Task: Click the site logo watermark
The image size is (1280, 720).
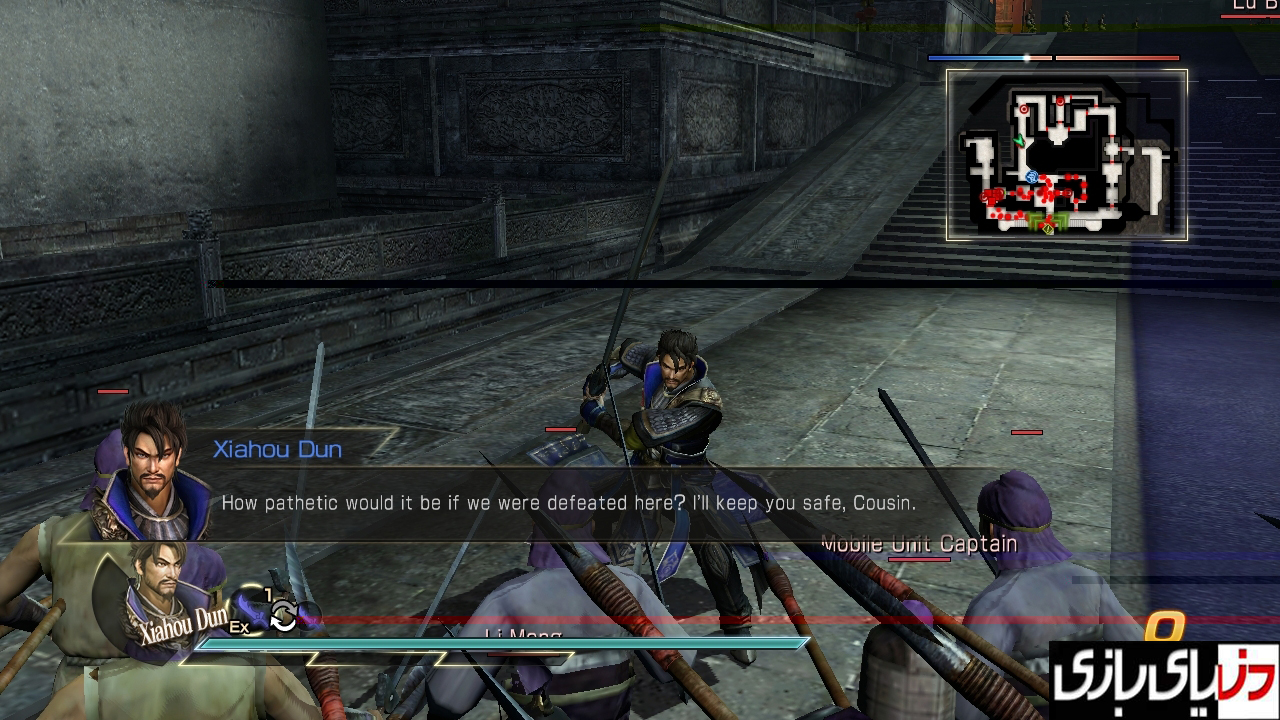Action: [1164, 682]
